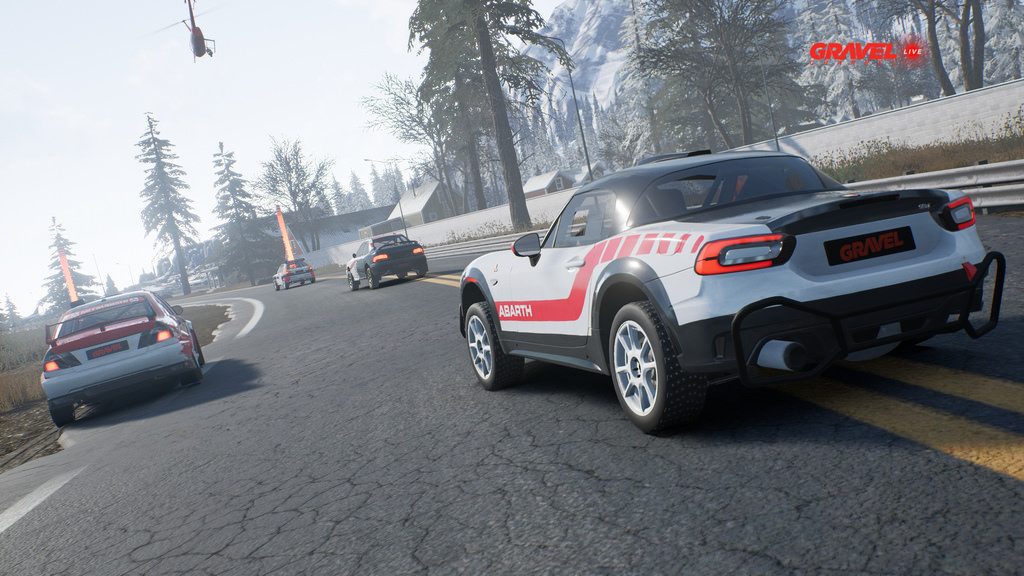
Task: Click the Gravel Live logo overlay
Action: 866,51
